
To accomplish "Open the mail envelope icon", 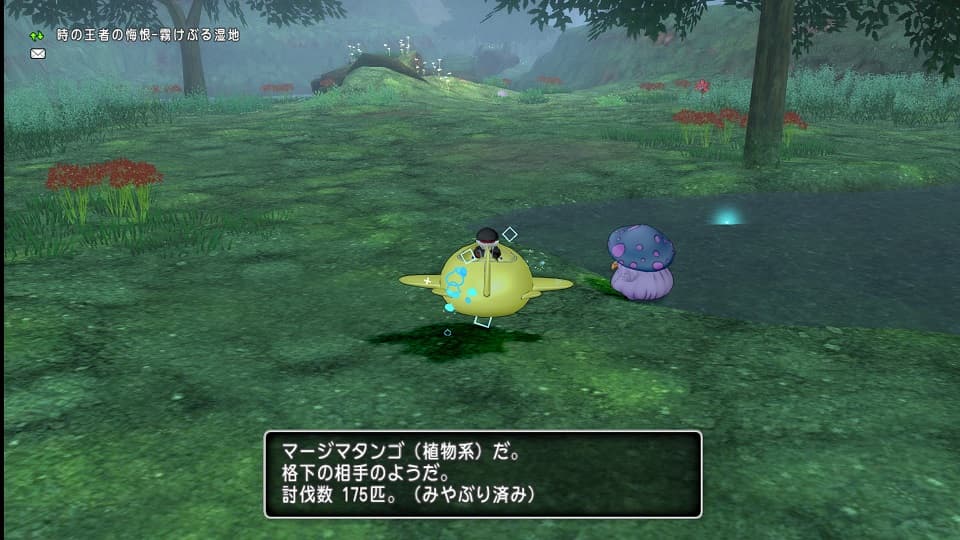I will coord(38,54).
